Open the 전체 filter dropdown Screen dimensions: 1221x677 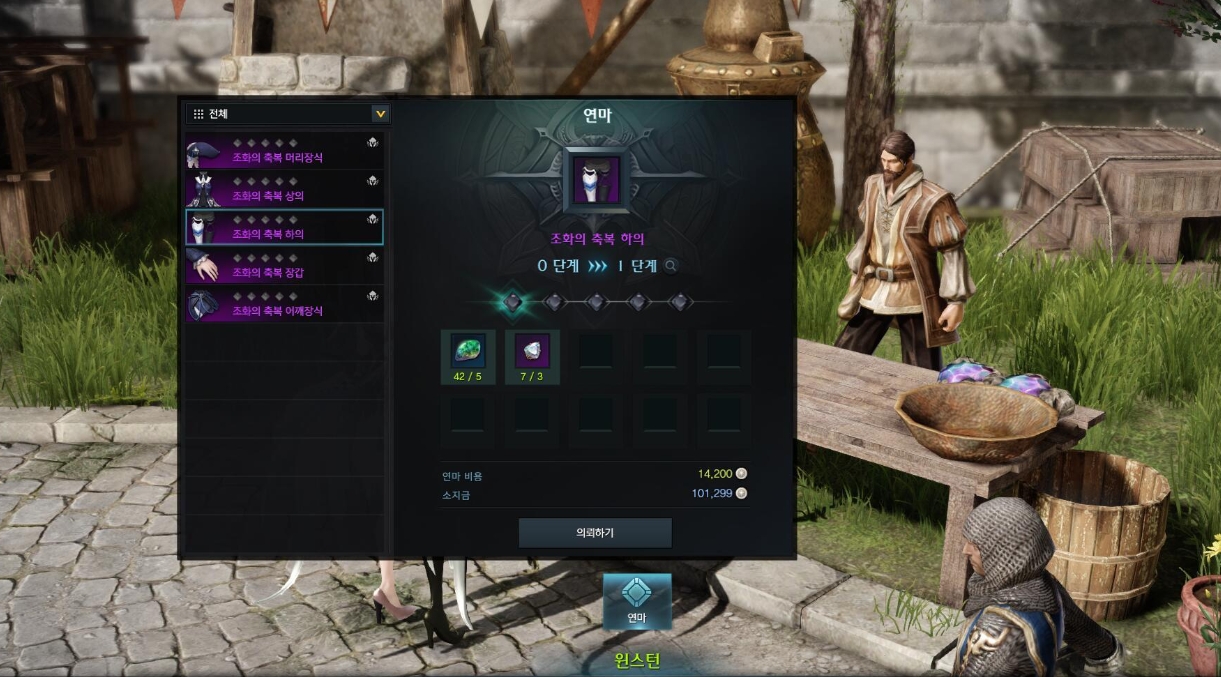380,114
